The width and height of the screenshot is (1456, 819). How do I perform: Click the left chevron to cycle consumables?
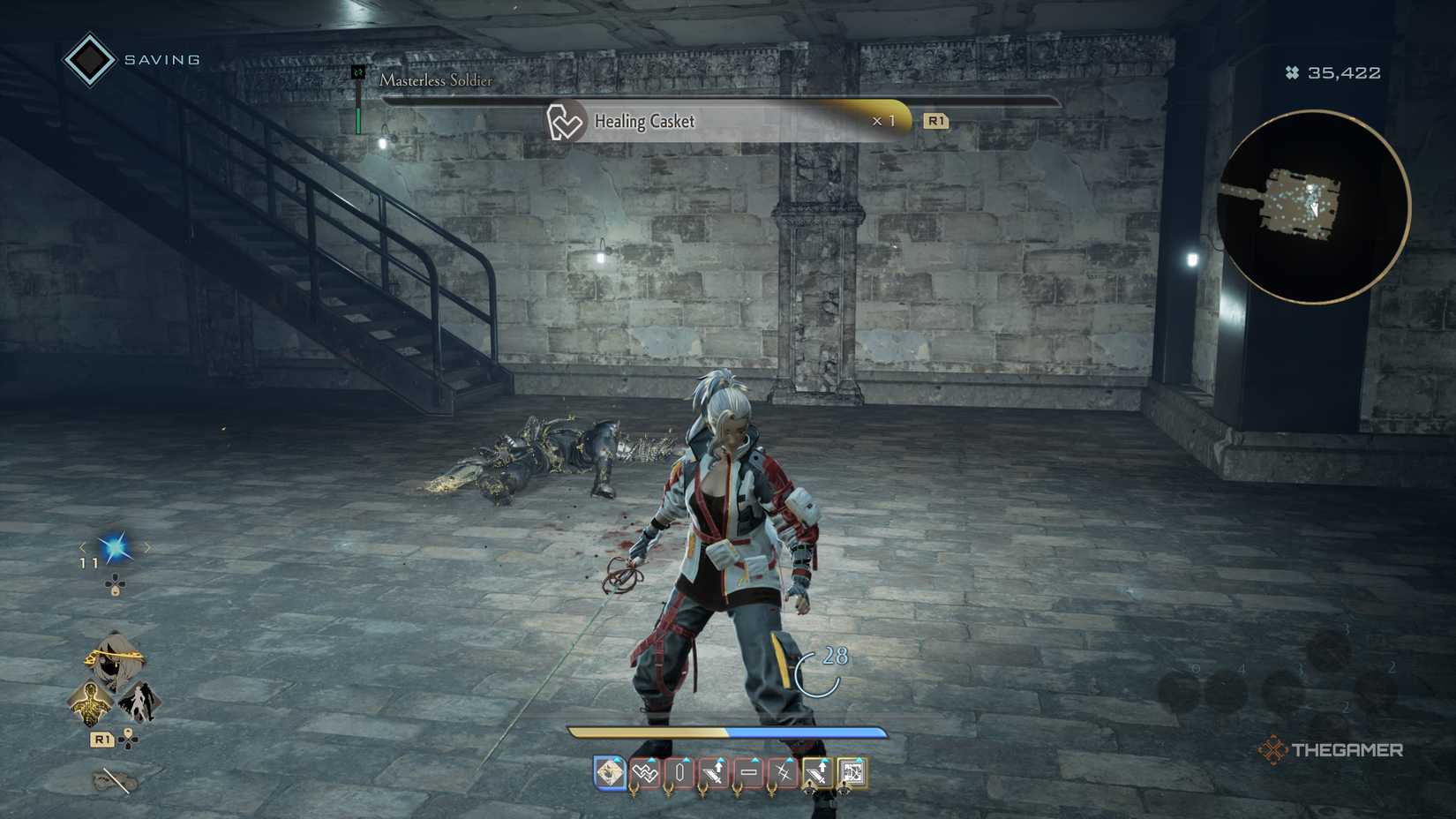(83, 547)
